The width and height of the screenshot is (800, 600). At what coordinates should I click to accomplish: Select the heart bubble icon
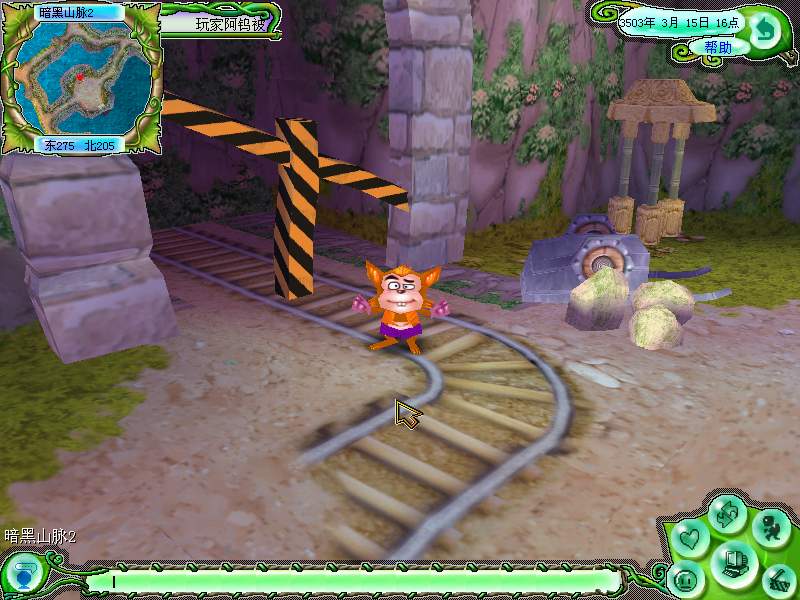tap(689, 540)
